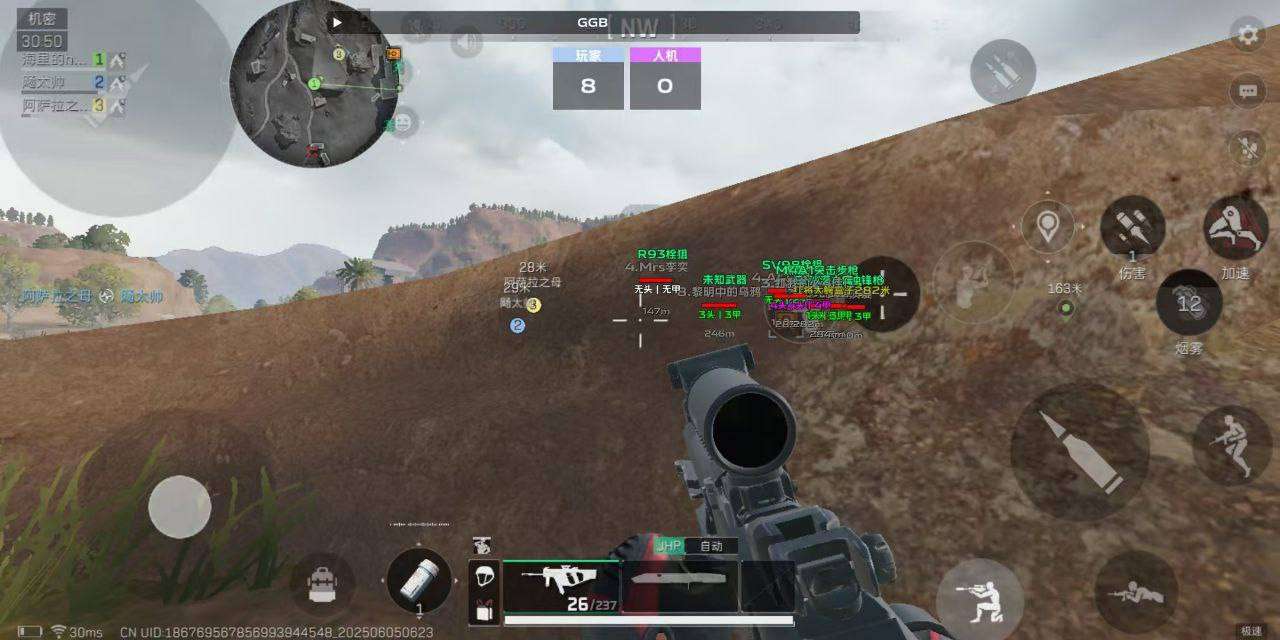The image size is (1280, 640).
Task: Tap the running soldier jump button
Action: tap(1231, 444)
